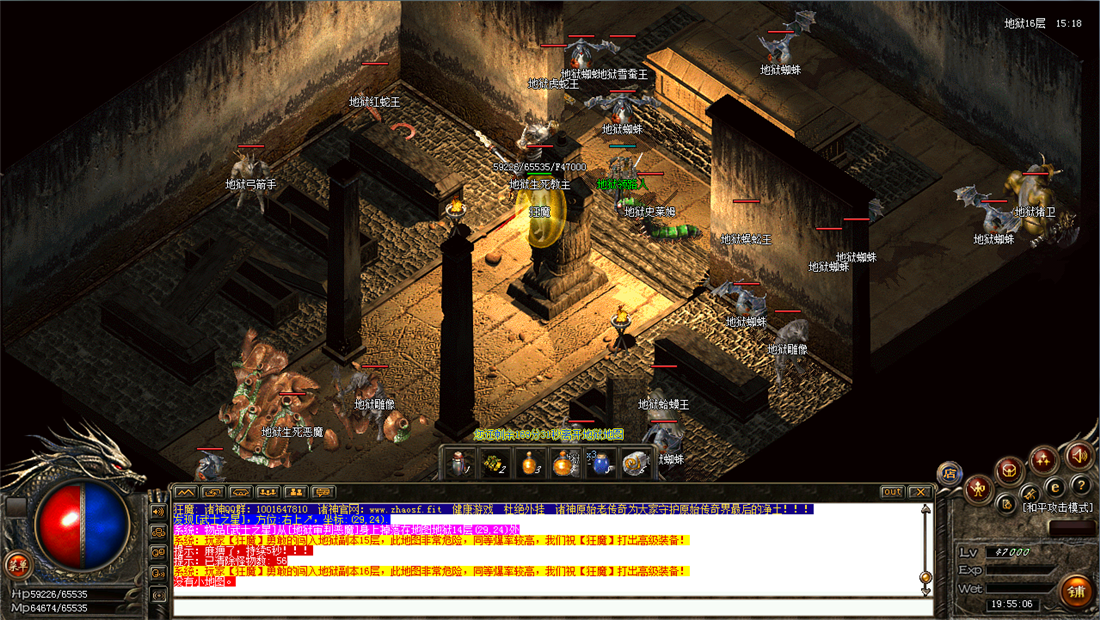Click the round 'e' button
This screenshot has height=620, width=1100.
point(1053,486)
